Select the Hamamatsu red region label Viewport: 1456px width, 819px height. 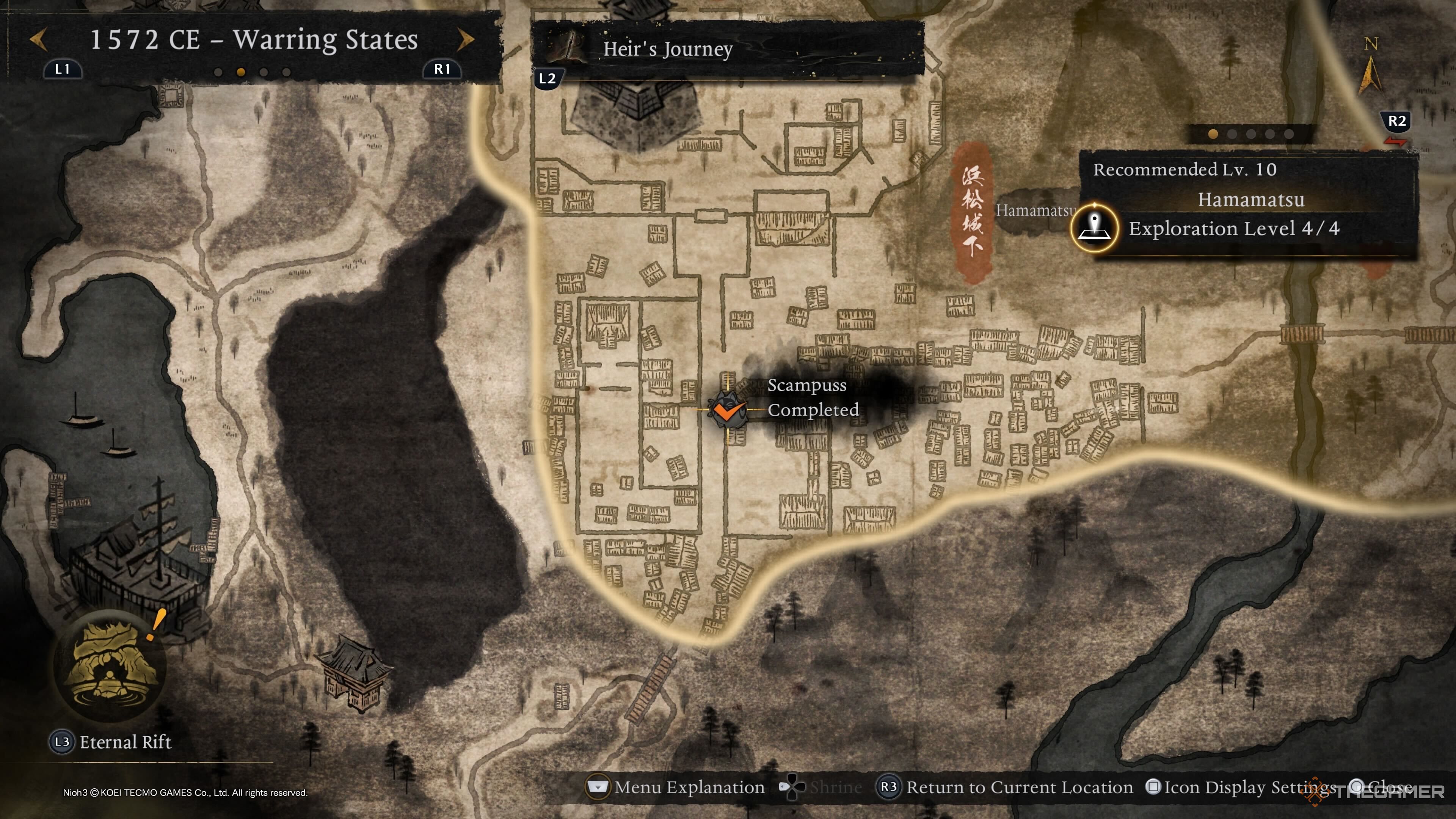(x=972, y=212)
